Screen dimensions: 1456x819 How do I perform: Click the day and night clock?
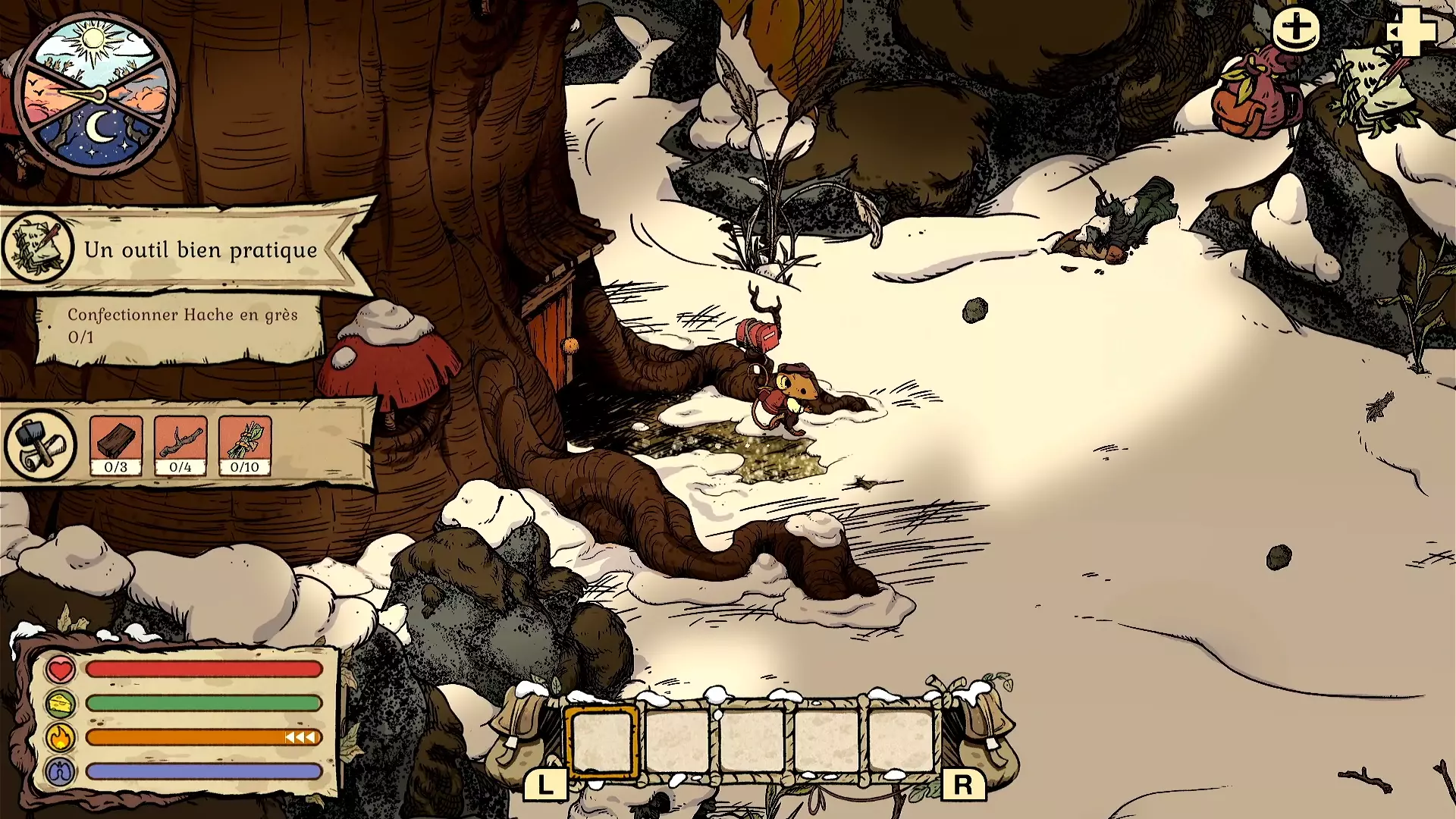pyautogui.click(x=96, y=94)
